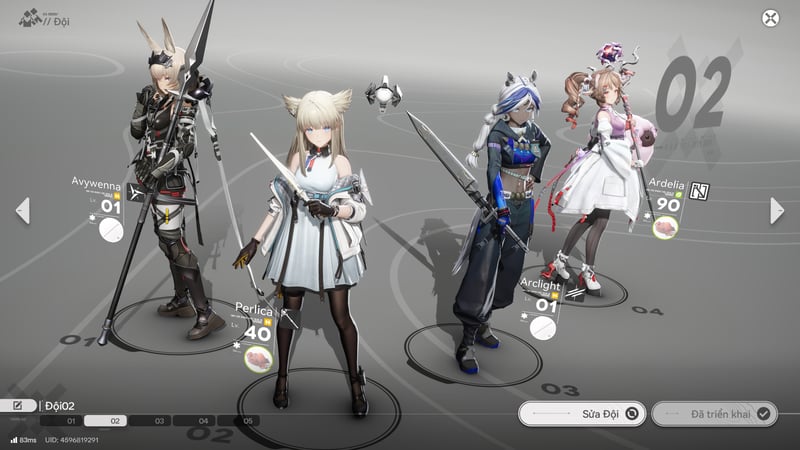Select team tab 02
Screen dimensions: 800x450
pos(115,421)
